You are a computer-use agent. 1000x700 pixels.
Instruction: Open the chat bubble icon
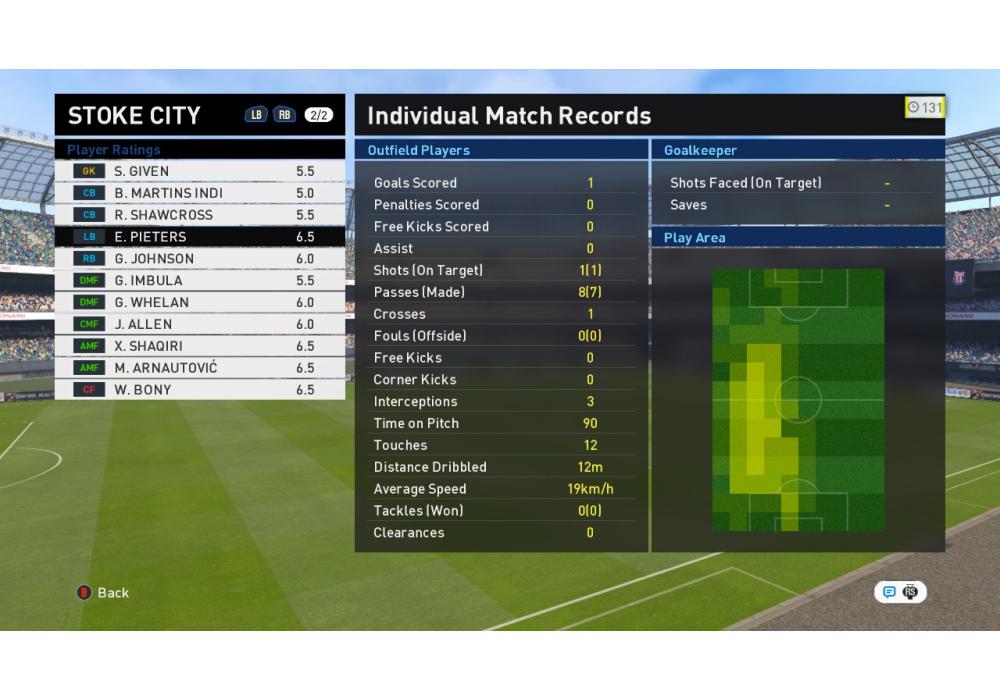tap(889, 592)
